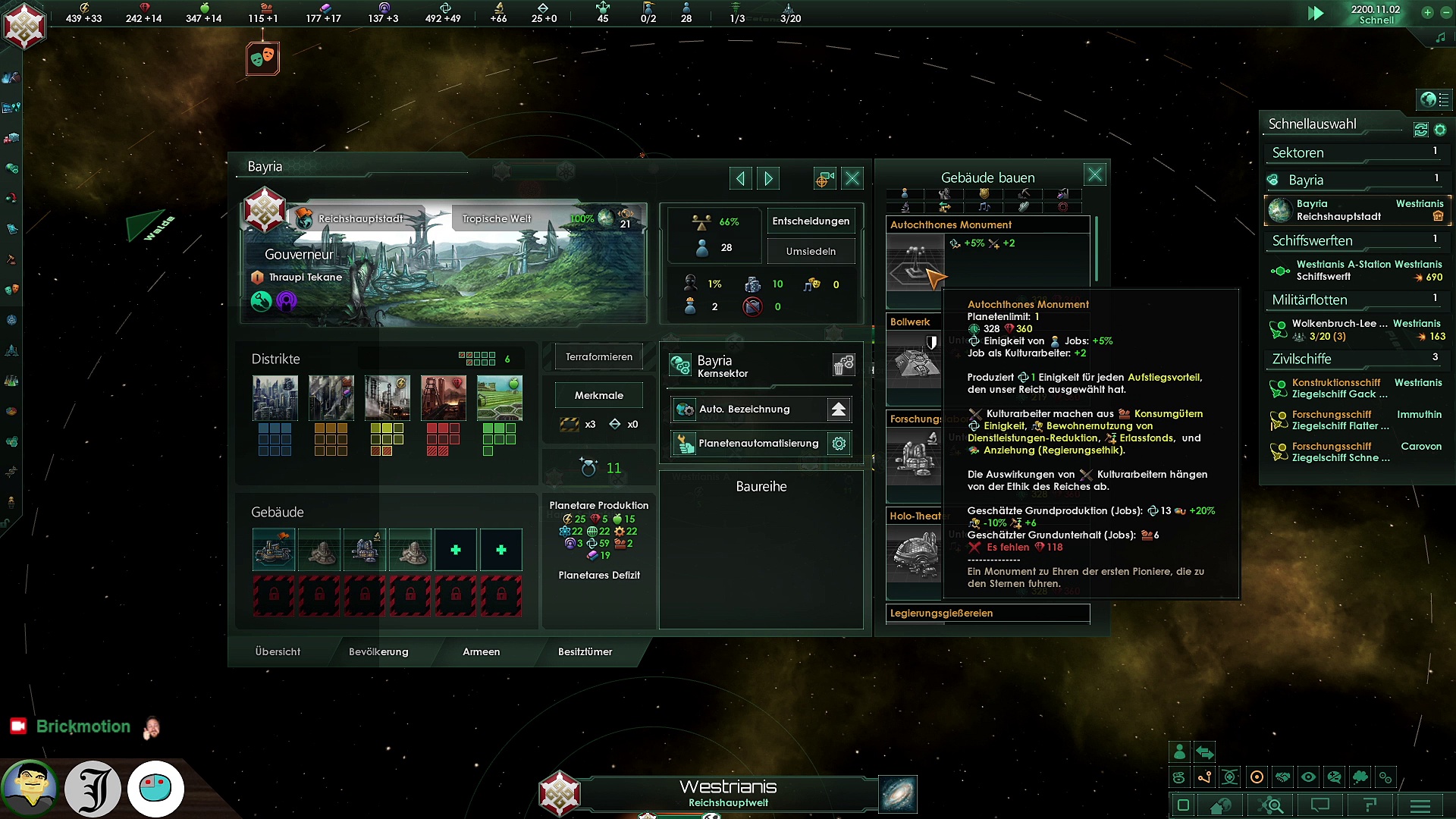
Task: Switch to the Bevölkerung tab
Action: click(378, 651)
